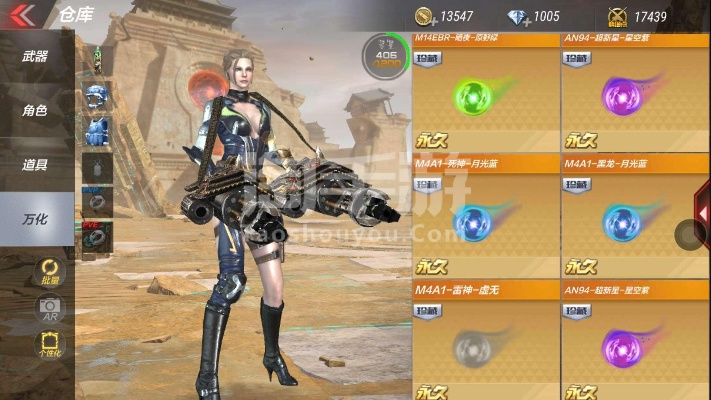711x400 pixels.
Task: Select the M4A1-死神-月光蓝 item card
Action: point(485,218)
